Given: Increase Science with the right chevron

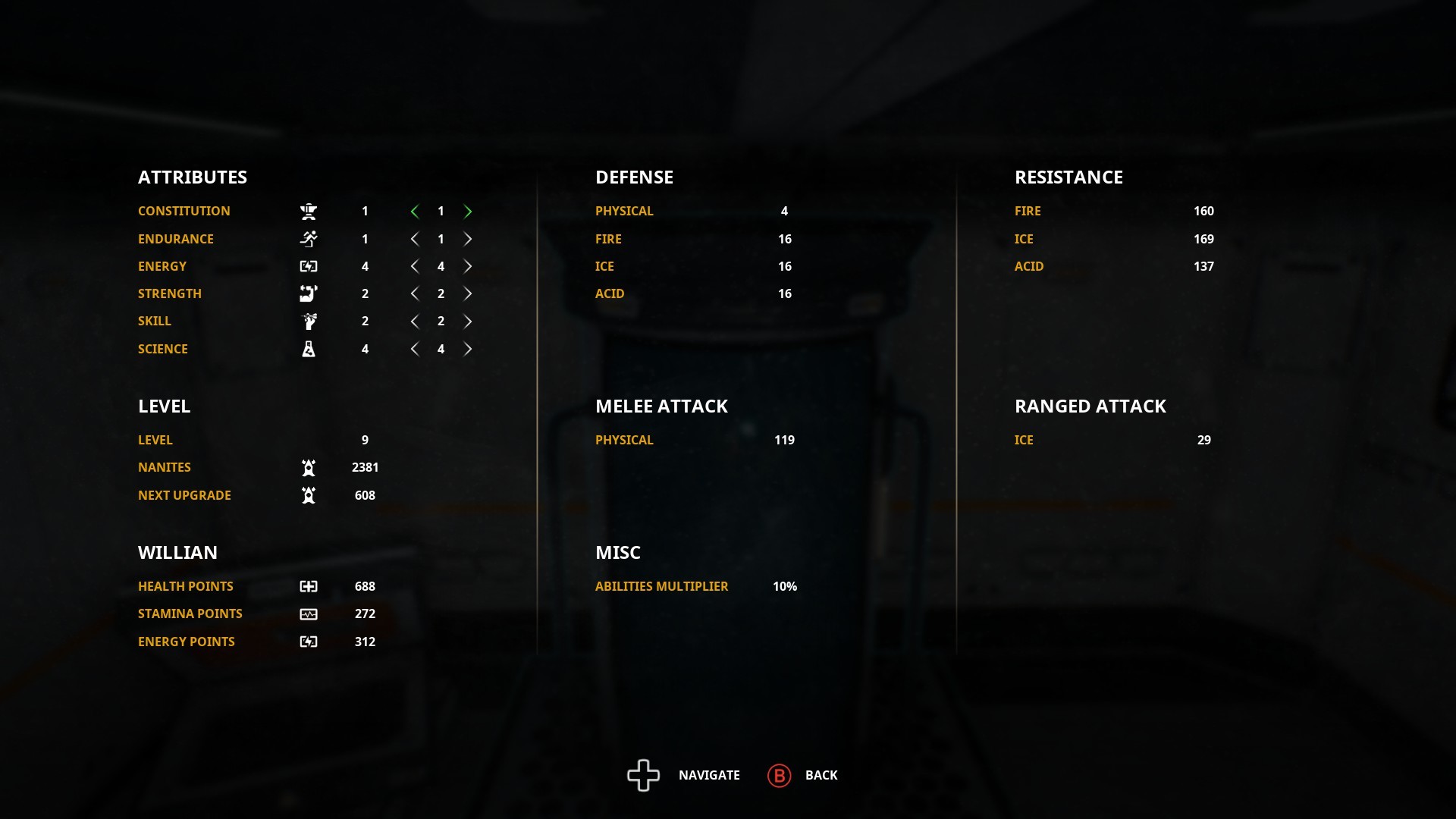Looking at the screenshot, I should (x=469, y=349).
